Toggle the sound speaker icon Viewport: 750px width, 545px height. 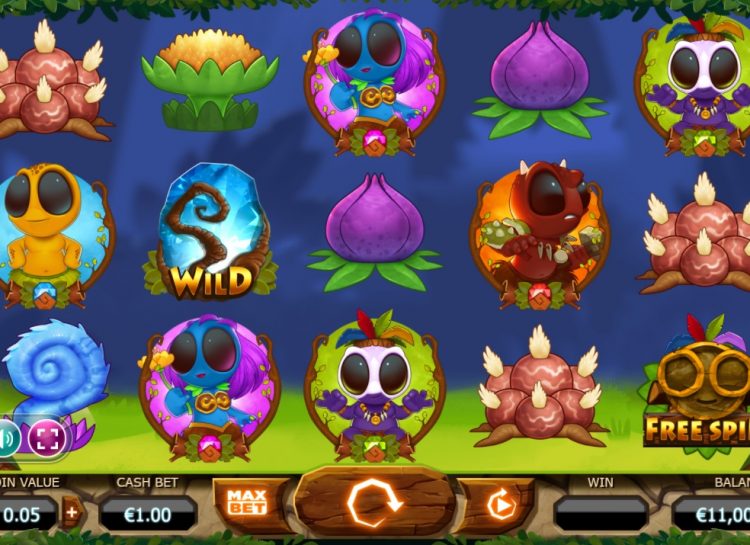coord(8,438)
